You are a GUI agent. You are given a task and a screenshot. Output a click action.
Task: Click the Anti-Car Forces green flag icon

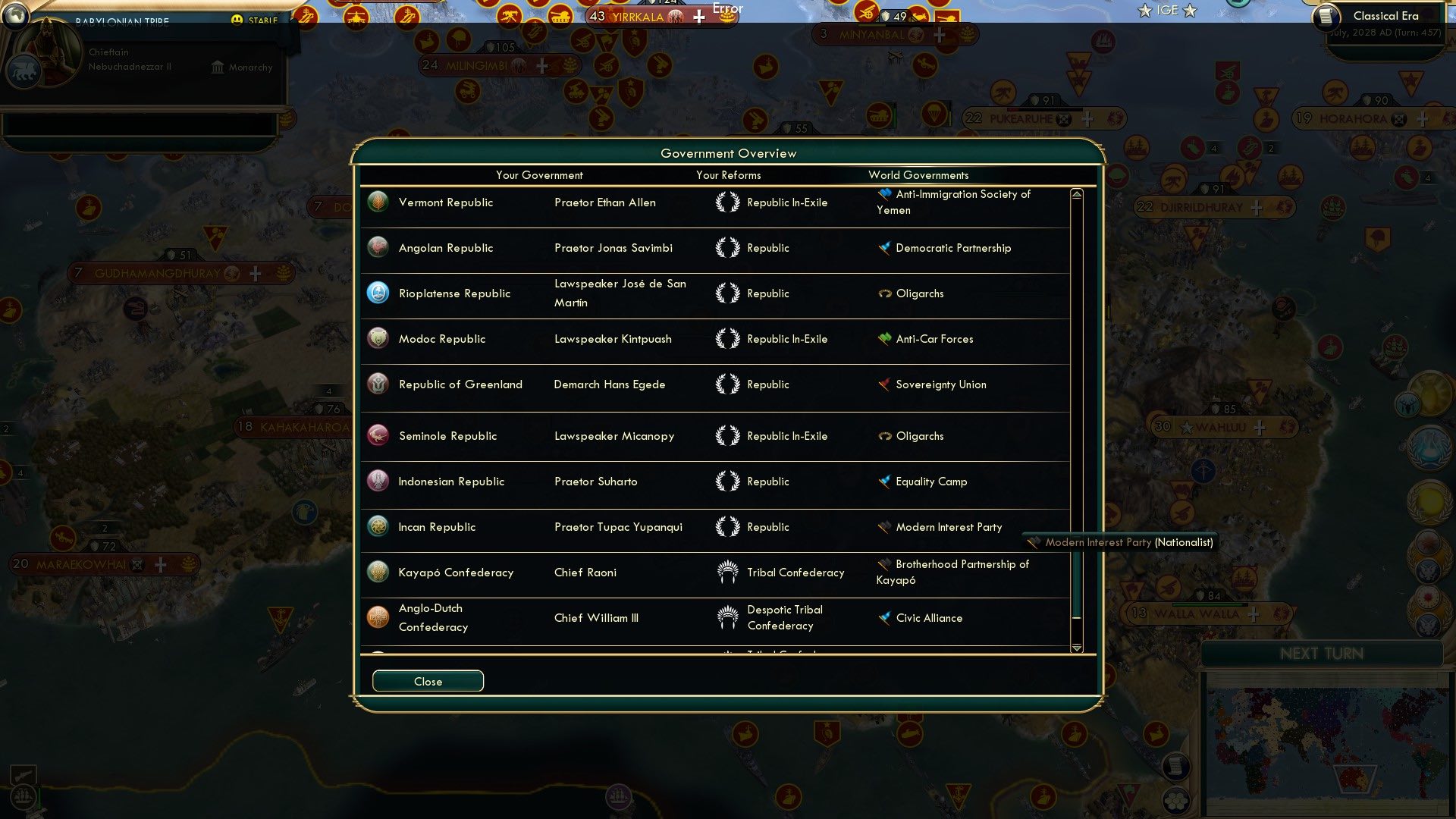884,339
